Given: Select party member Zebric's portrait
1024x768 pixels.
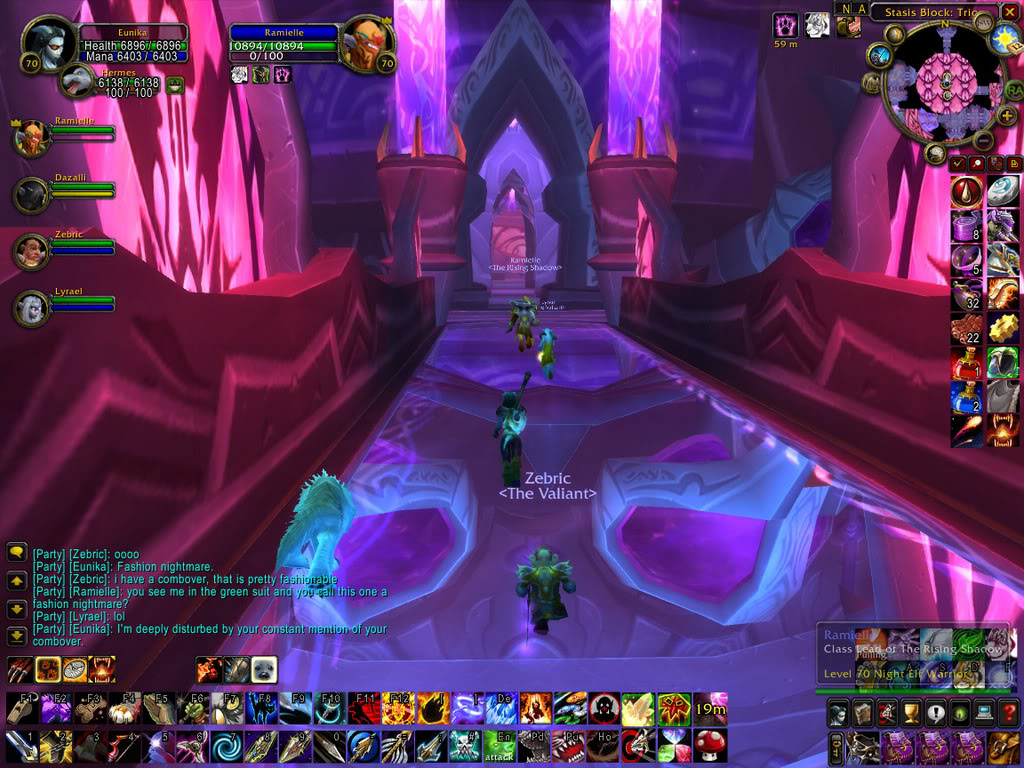Looking at the screenshot, I should click(31, 251).
